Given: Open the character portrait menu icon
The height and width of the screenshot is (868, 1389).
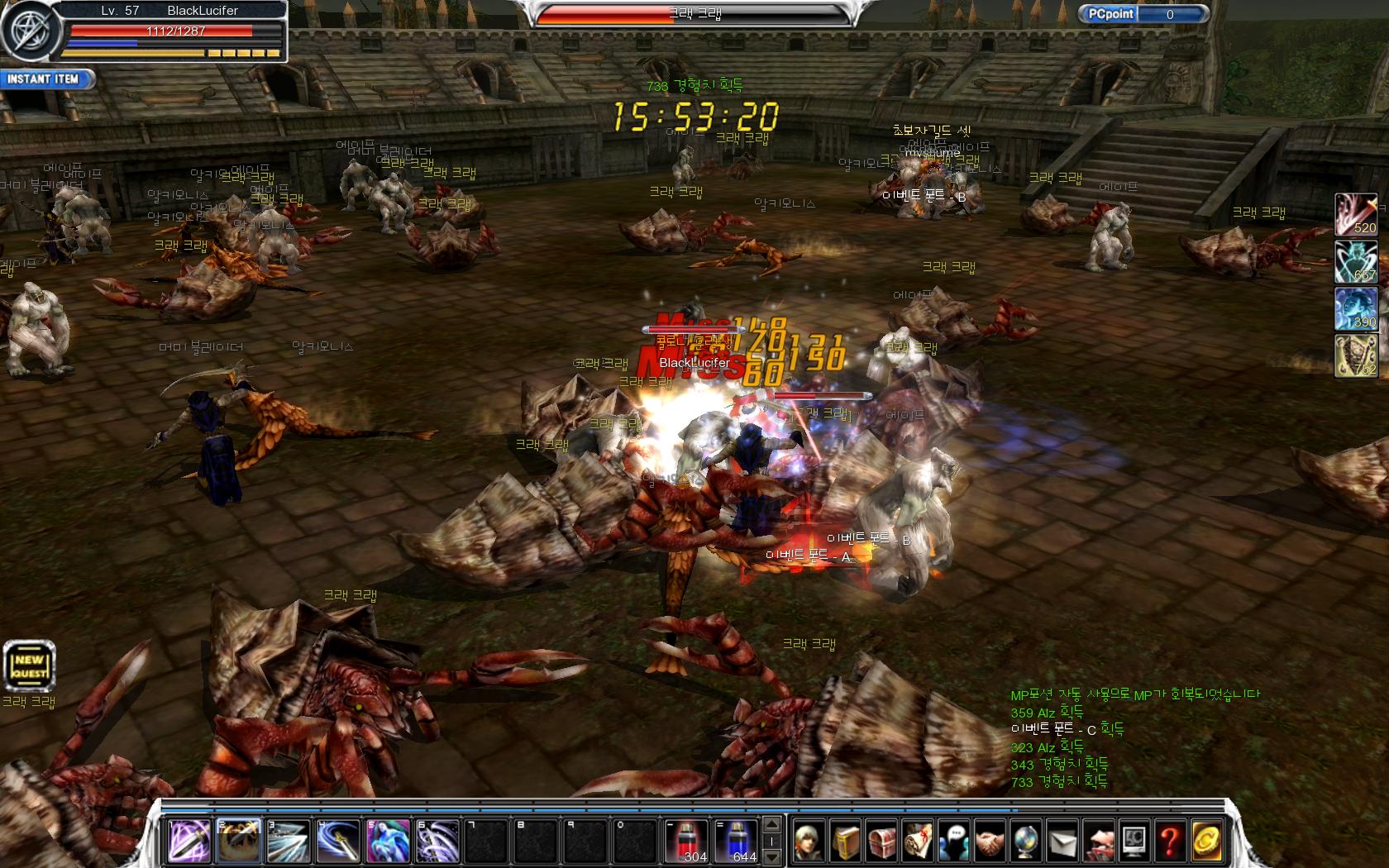Looking at the screenshot, I should (809, 841).
